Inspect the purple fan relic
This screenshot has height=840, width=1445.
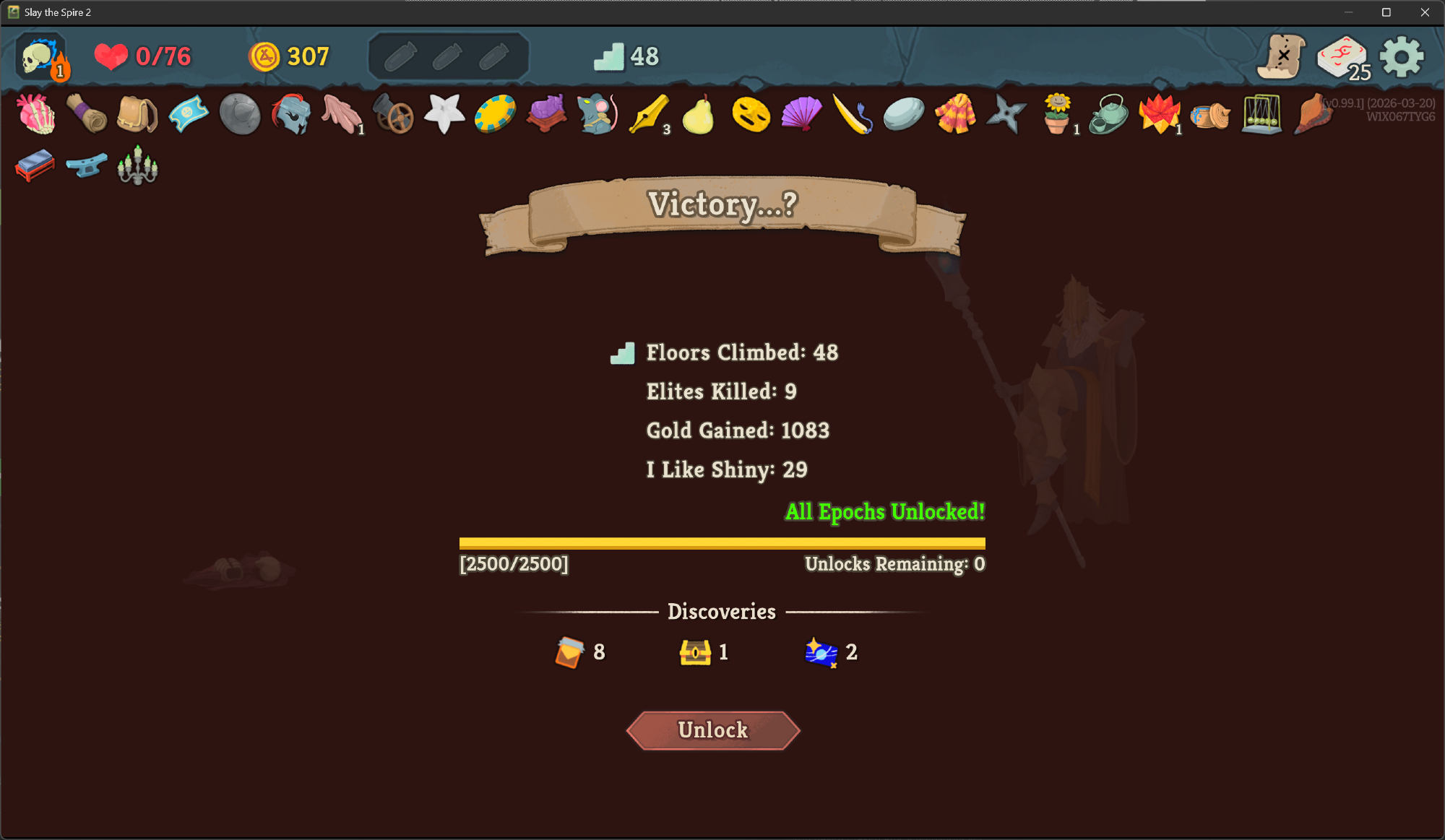801,114
